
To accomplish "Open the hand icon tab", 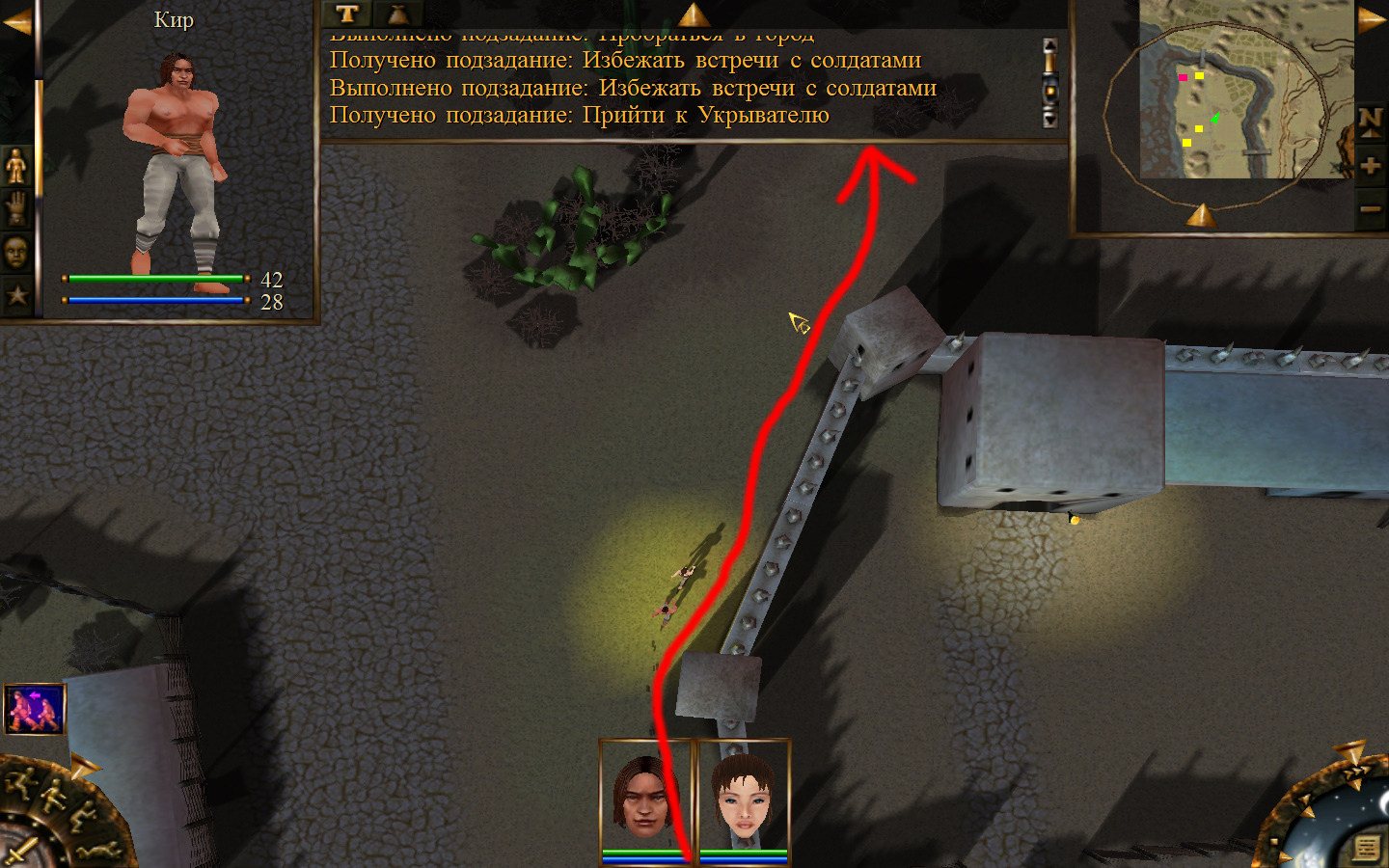I will [16, 209].
